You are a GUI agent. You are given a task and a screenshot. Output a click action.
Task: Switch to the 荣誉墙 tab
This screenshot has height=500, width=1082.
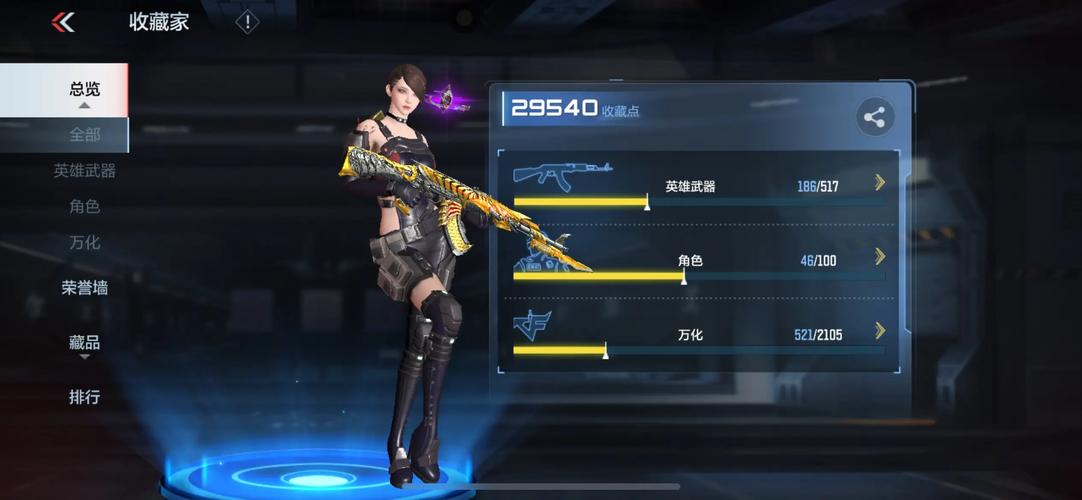[84, 288]
